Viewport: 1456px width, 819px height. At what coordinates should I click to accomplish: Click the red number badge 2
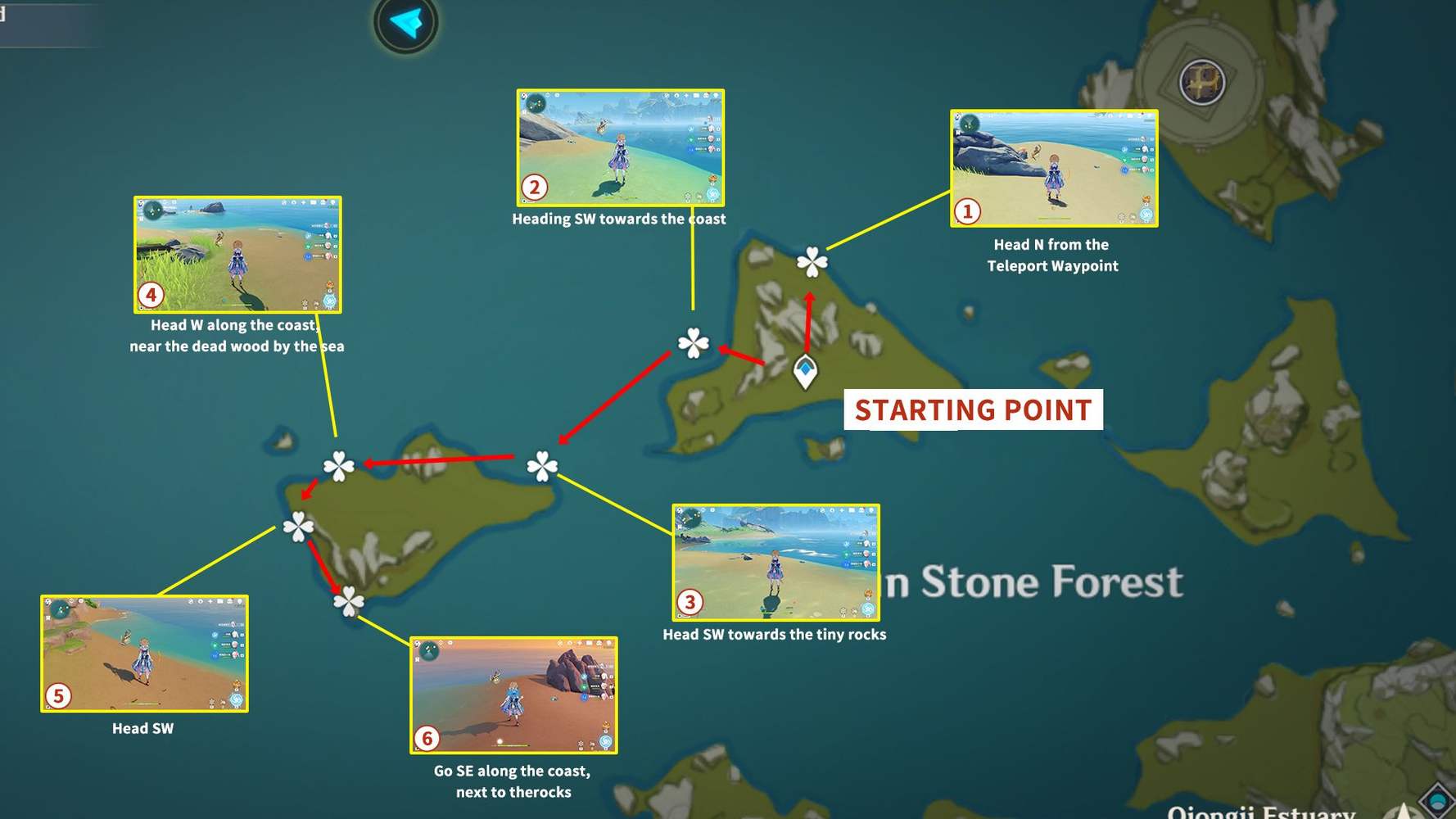click(x=535, y=187)
